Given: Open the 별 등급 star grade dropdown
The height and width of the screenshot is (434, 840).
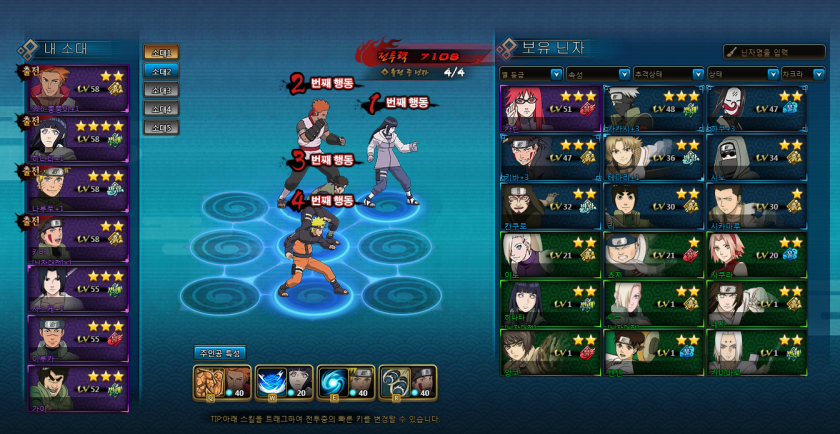Looking at the screenshot, I should (x=532, y=74).
